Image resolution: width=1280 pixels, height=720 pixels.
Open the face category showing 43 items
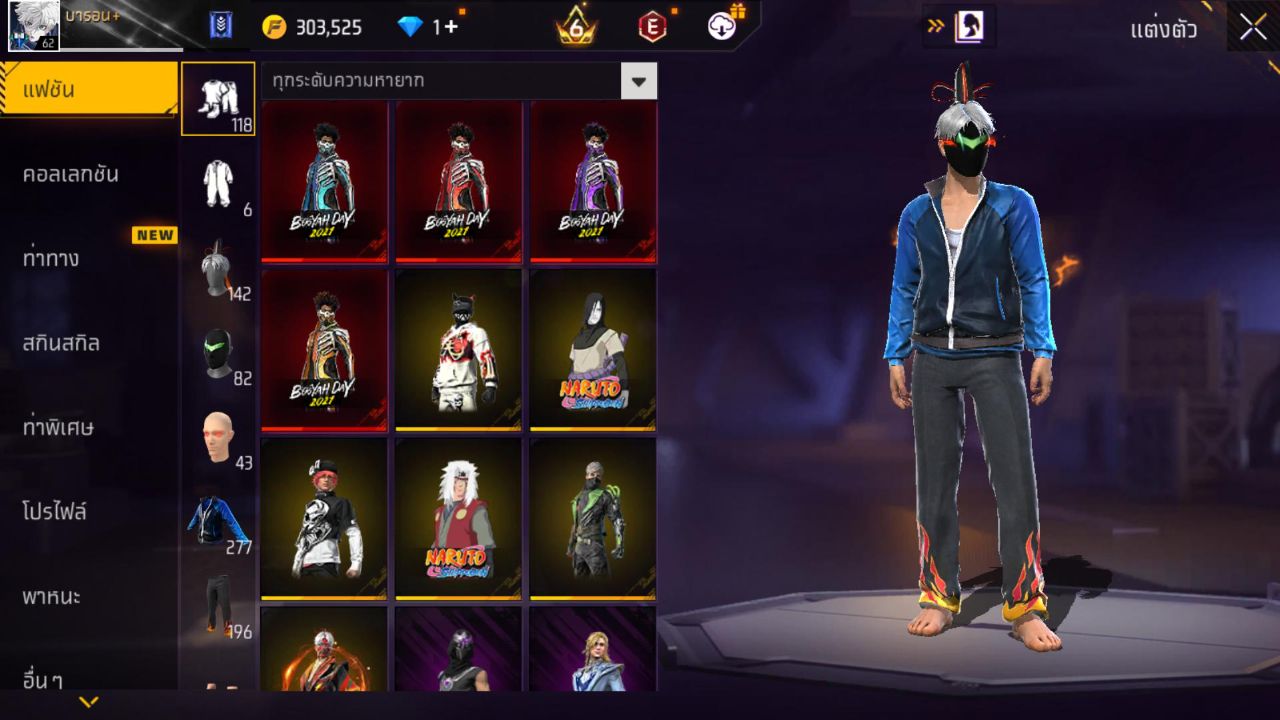[x=219, y=432]
